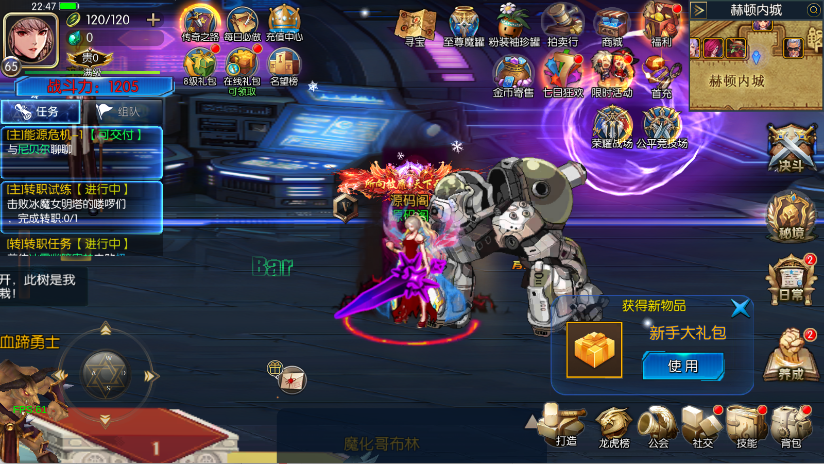The height and width of the screenshot is (464, 824).
Task: Open the 技能 skills menu
Action: point(746,425)
